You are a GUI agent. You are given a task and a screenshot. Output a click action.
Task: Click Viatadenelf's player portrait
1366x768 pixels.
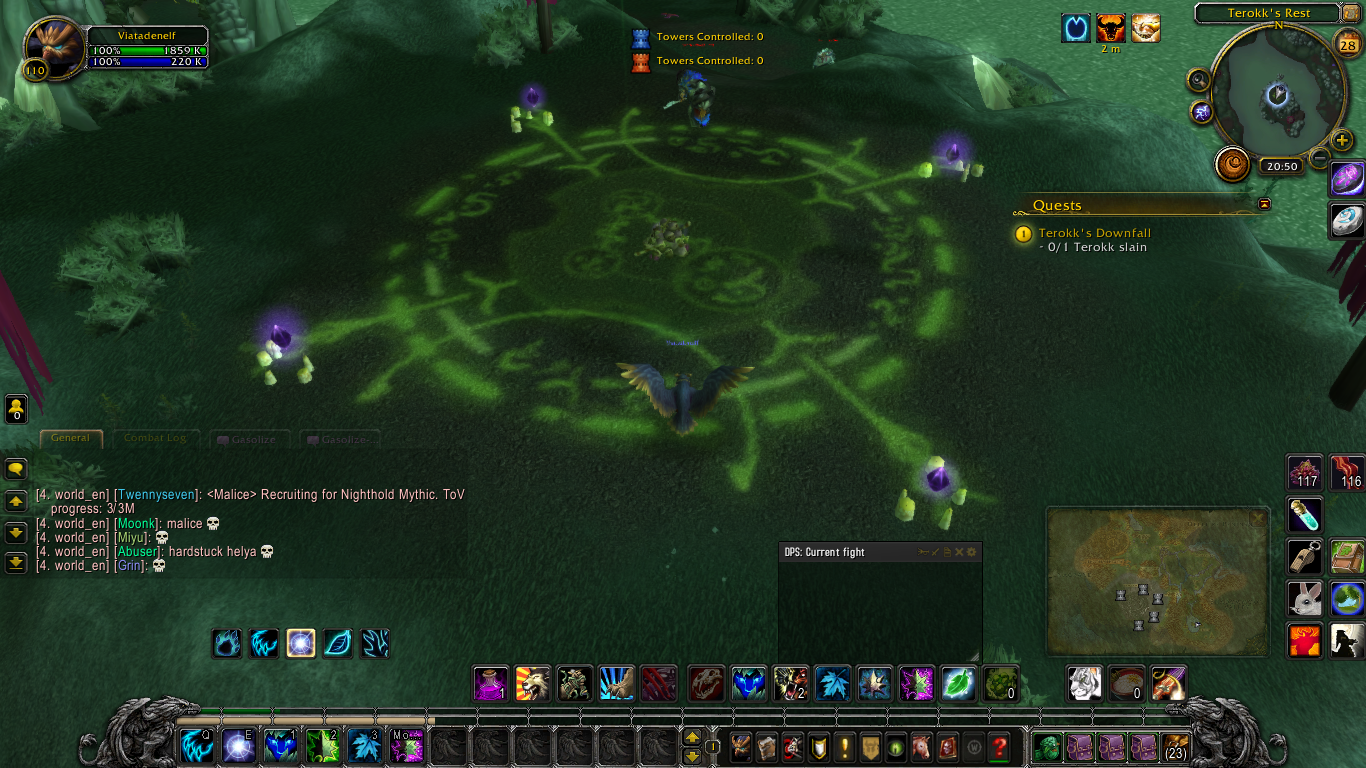click(55, 48)
